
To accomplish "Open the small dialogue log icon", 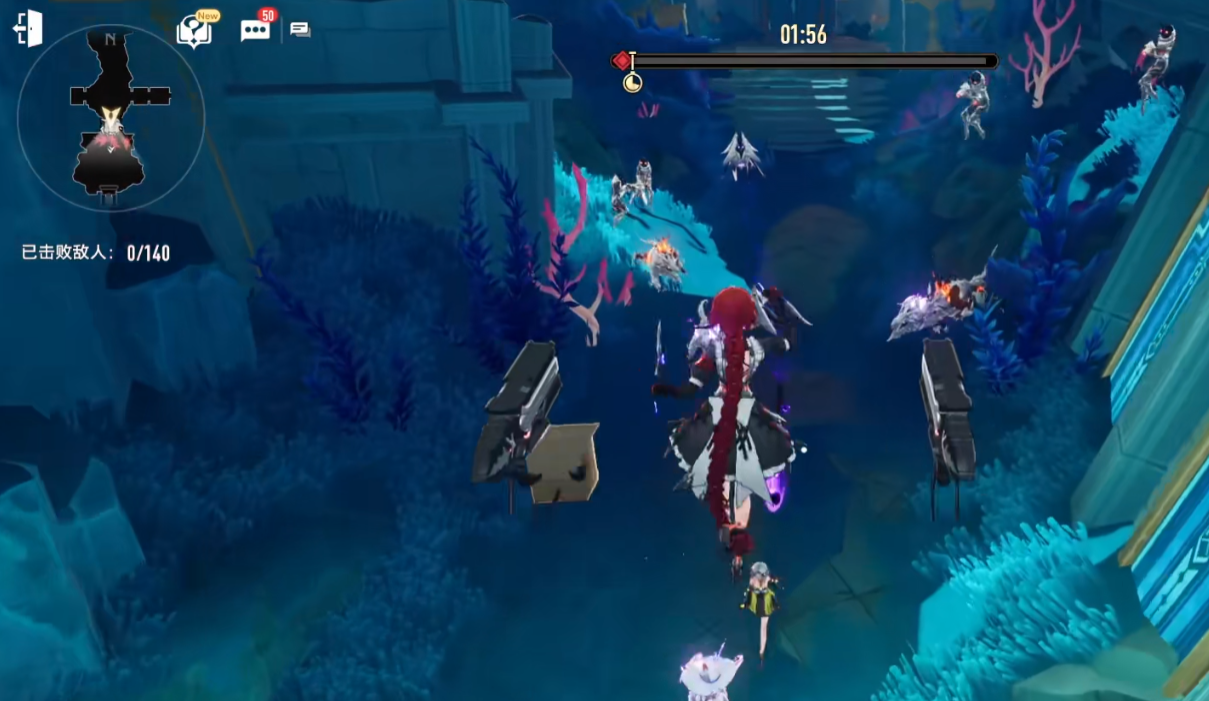I will click(x=300, y=30).
